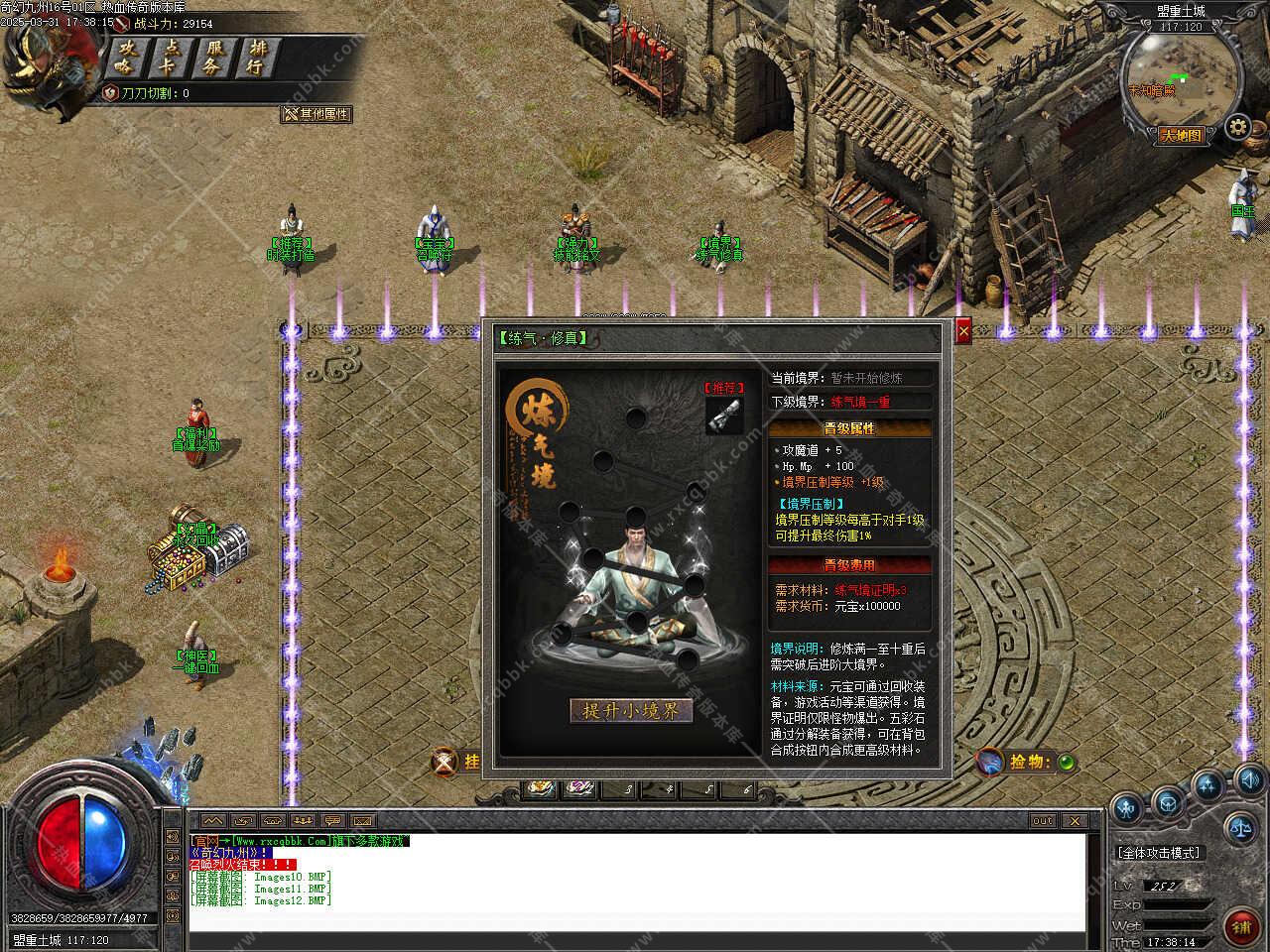Open the 大地图 world map
Screen dimensions: 1270x952
[x=1181, y=136]
